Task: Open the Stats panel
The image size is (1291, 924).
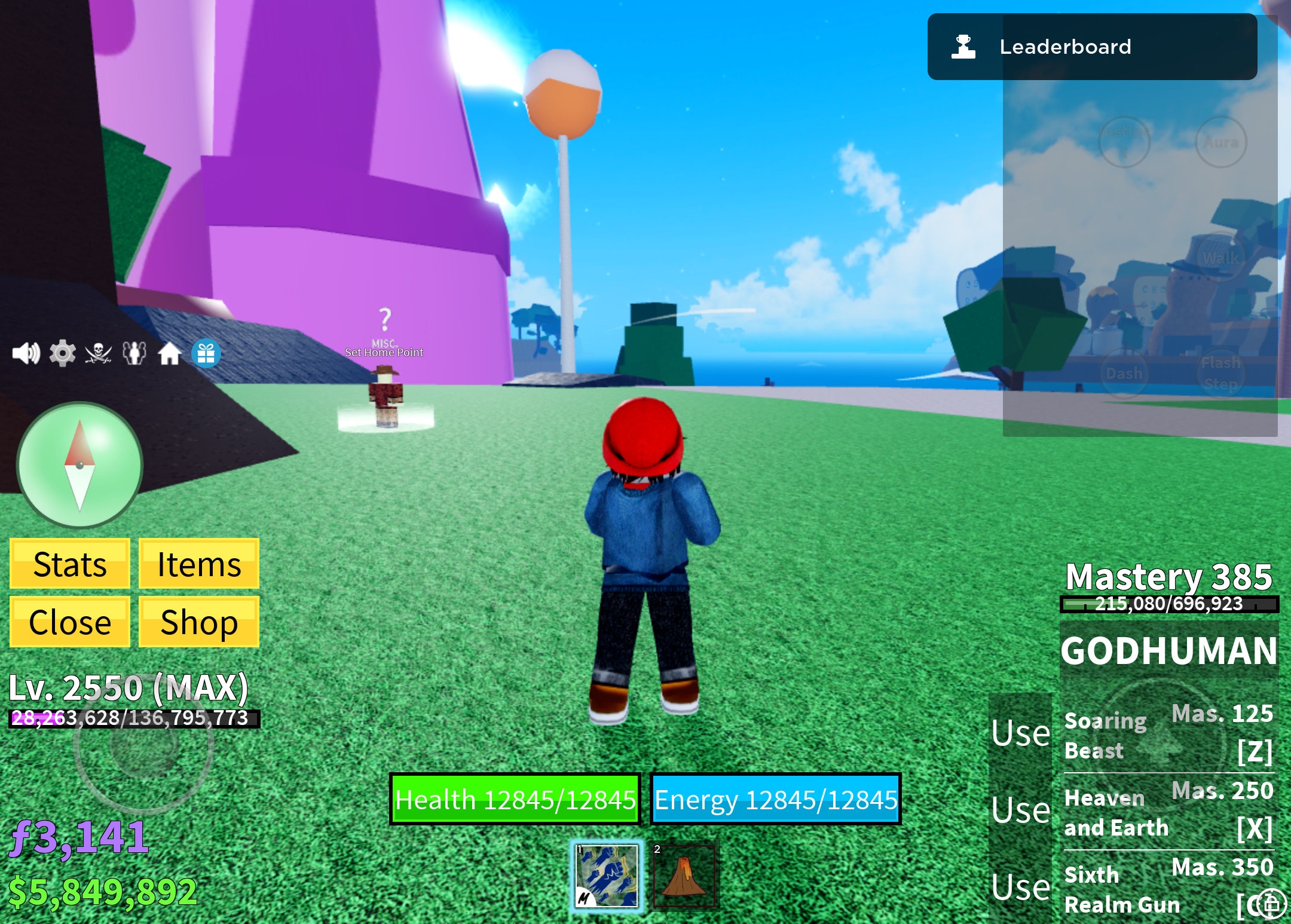Action: point(69,563)
